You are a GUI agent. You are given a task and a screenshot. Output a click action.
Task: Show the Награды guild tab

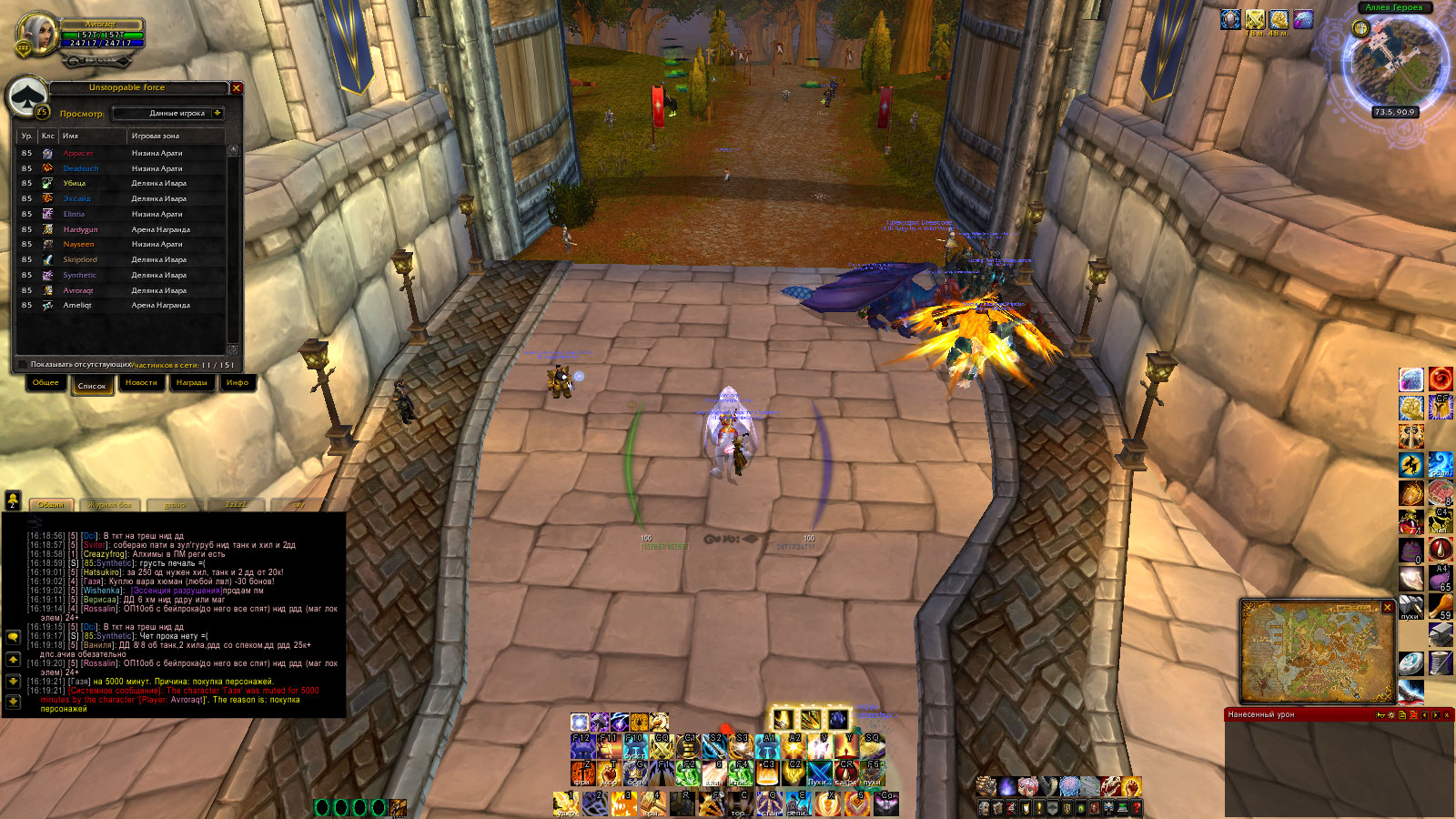(191, 383)
